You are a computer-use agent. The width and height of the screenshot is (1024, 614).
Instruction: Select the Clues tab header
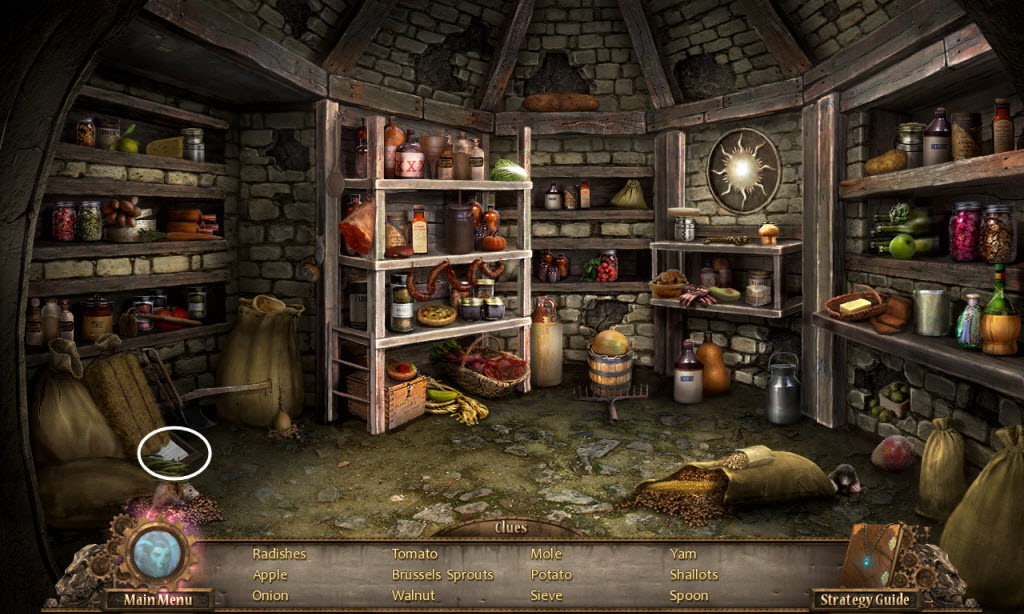(x=510, y=527)
